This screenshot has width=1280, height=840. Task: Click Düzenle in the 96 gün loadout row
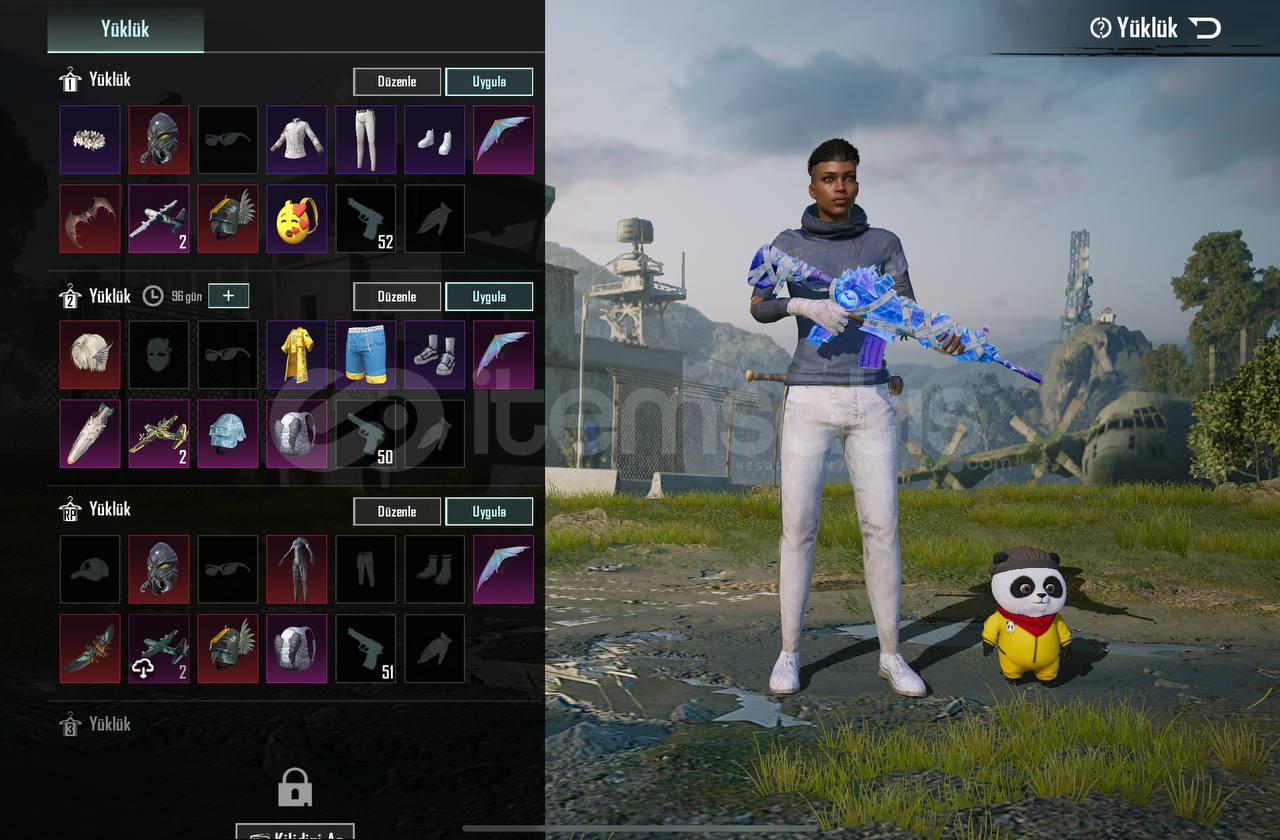coord(397,297)
